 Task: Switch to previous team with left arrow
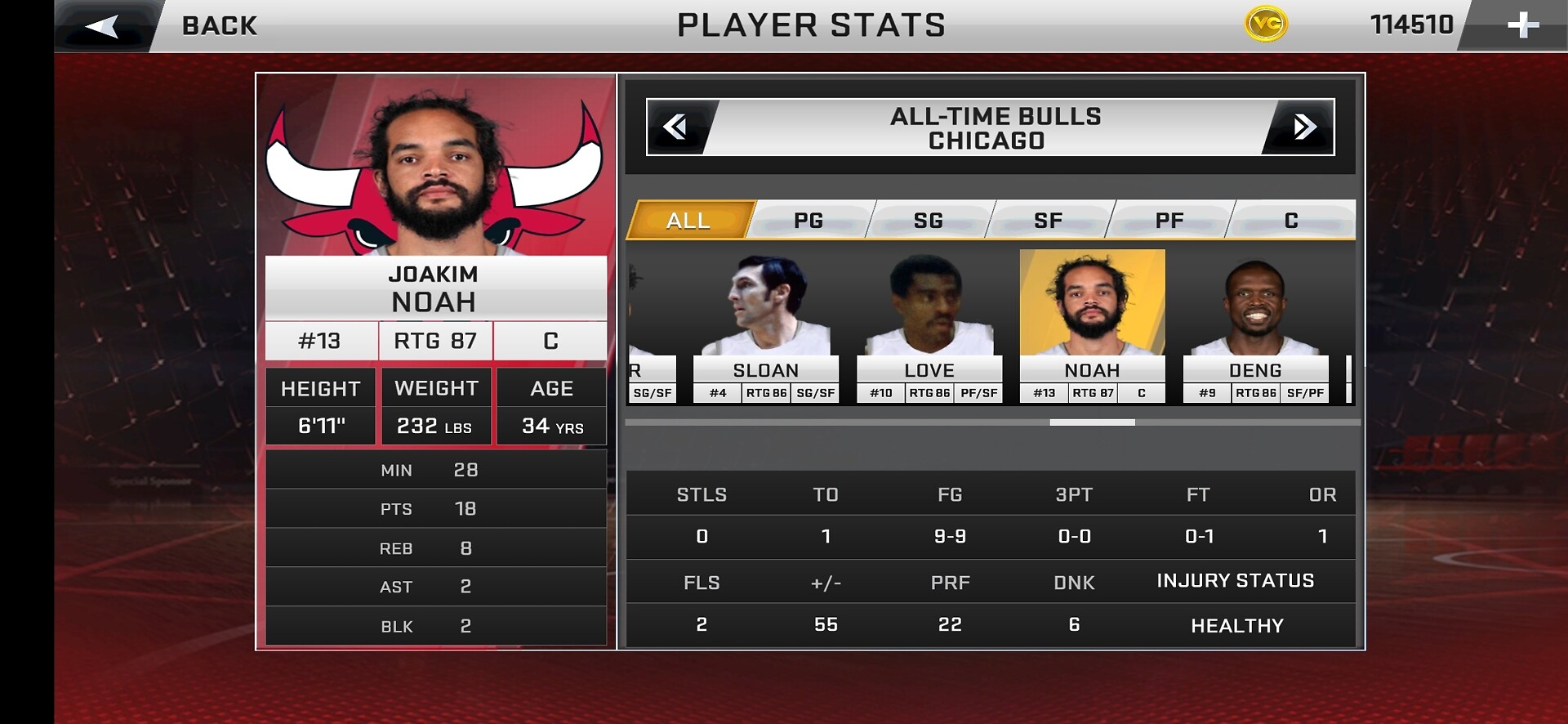click(676, 127)
